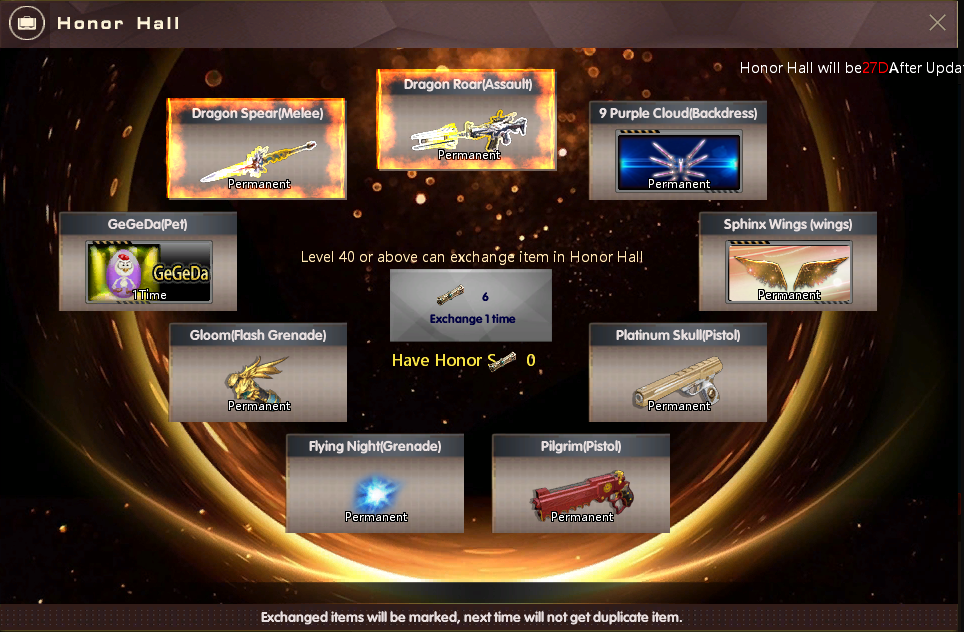The image size is (964, 632).
Task: Pick the Flying Night grenade
Action: [x=375, y=483]
